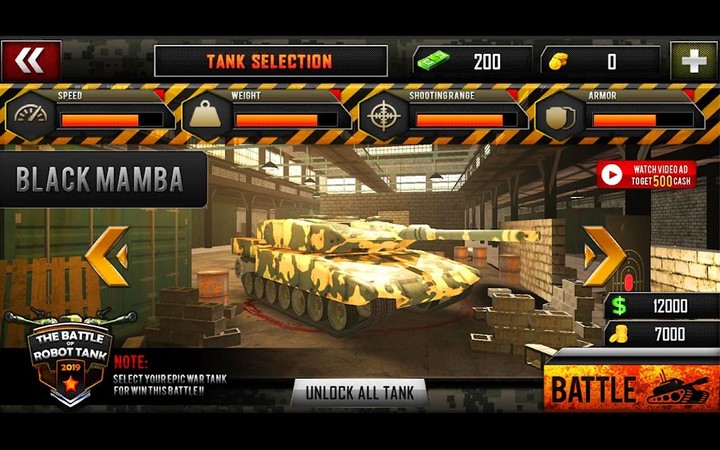Show the next tank with right arrow
This screenshot has width=720, height=450.
point(604,256)
